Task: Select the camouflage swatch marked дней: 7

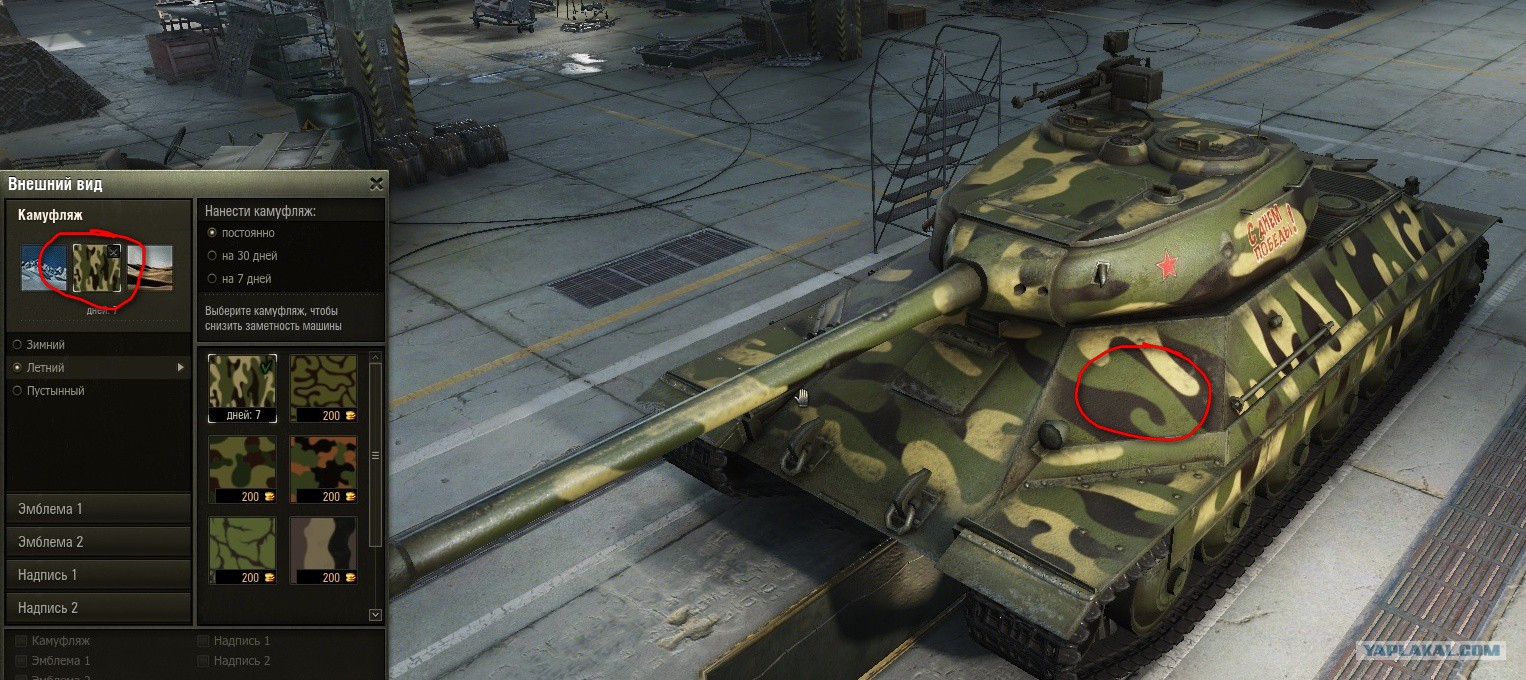Action: (243, 386)
